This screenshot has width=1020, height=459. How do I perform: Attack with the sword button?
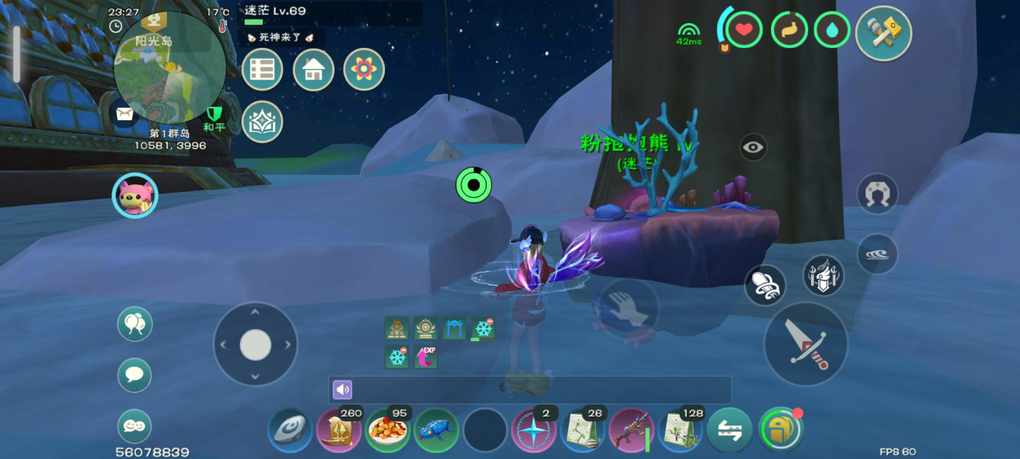point(805,343)
